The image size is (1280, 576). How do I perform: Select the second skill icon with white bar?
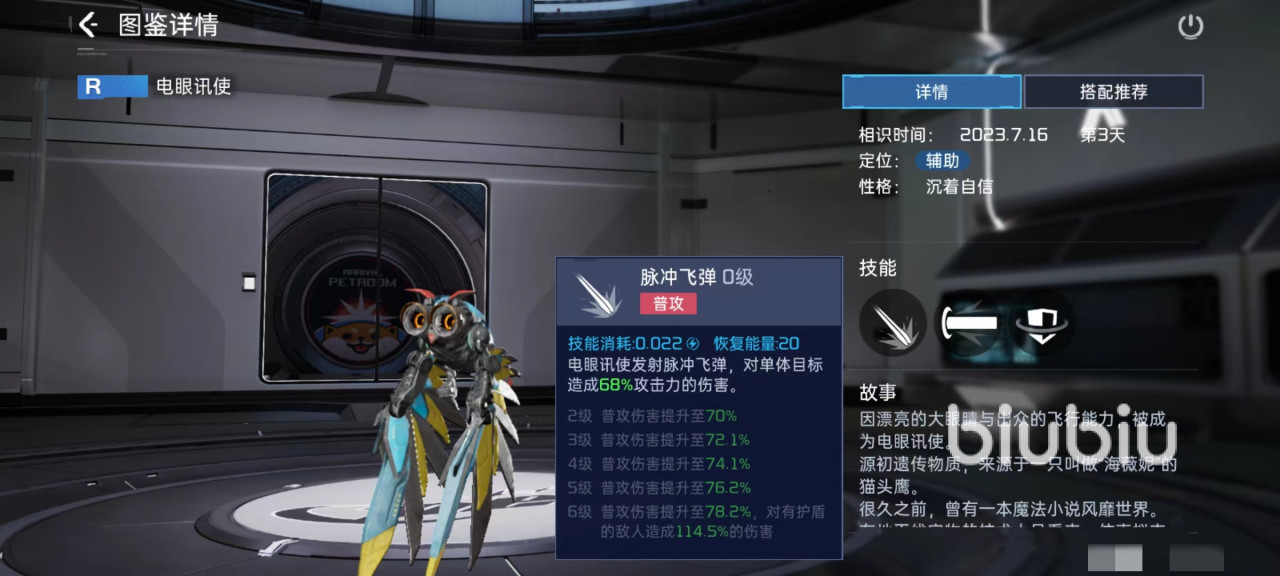point(968,323)
